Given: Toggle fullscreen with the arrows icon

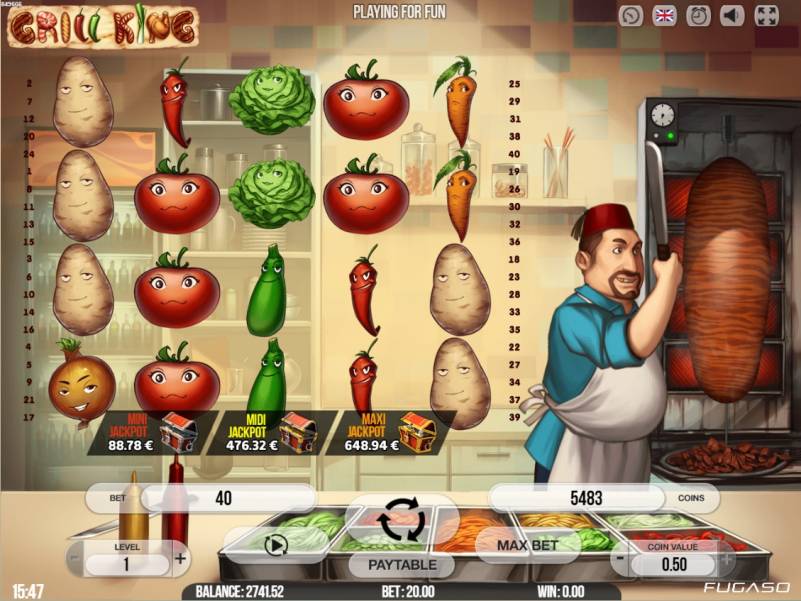Looking at the screenshot, I should pyautogui.click(x=766, y=16).
